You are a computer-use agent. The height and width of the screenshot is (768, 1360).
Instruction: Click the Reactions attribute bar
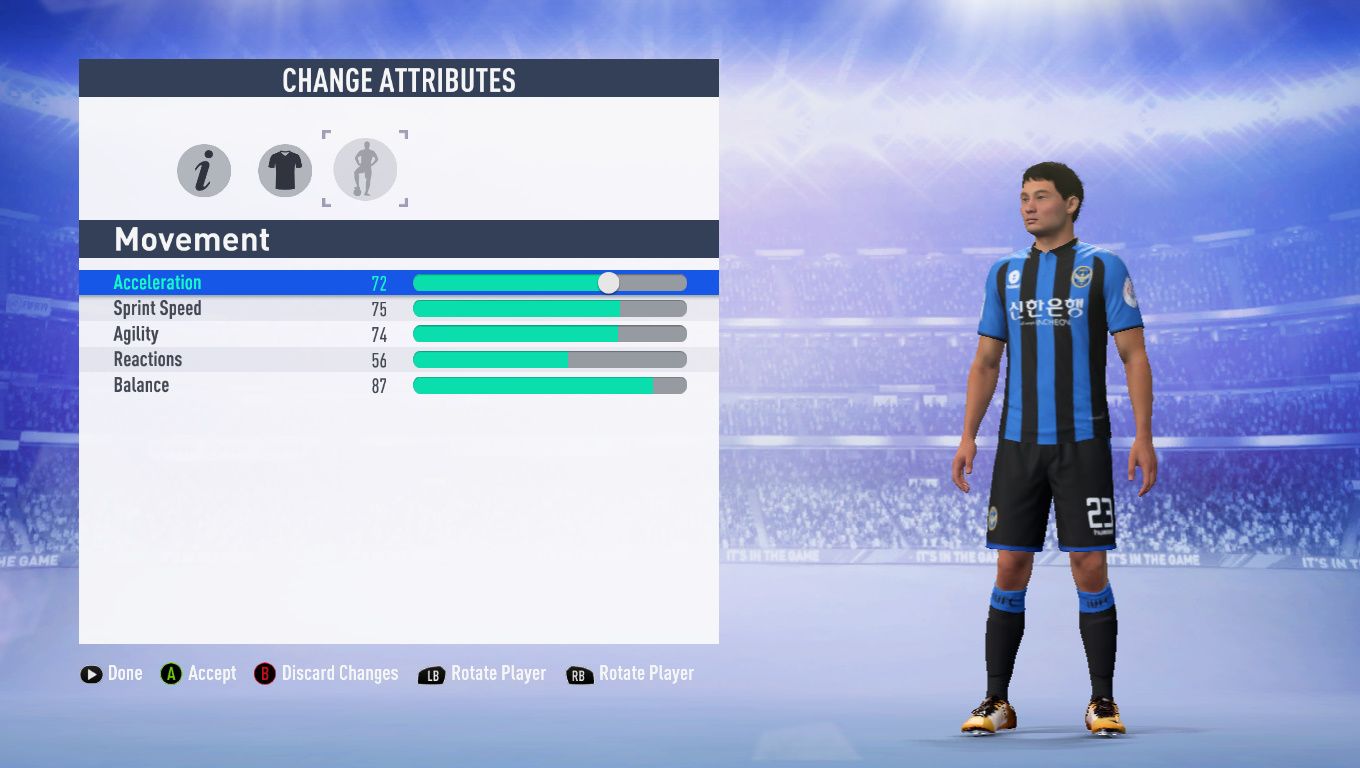coord(549,359)
